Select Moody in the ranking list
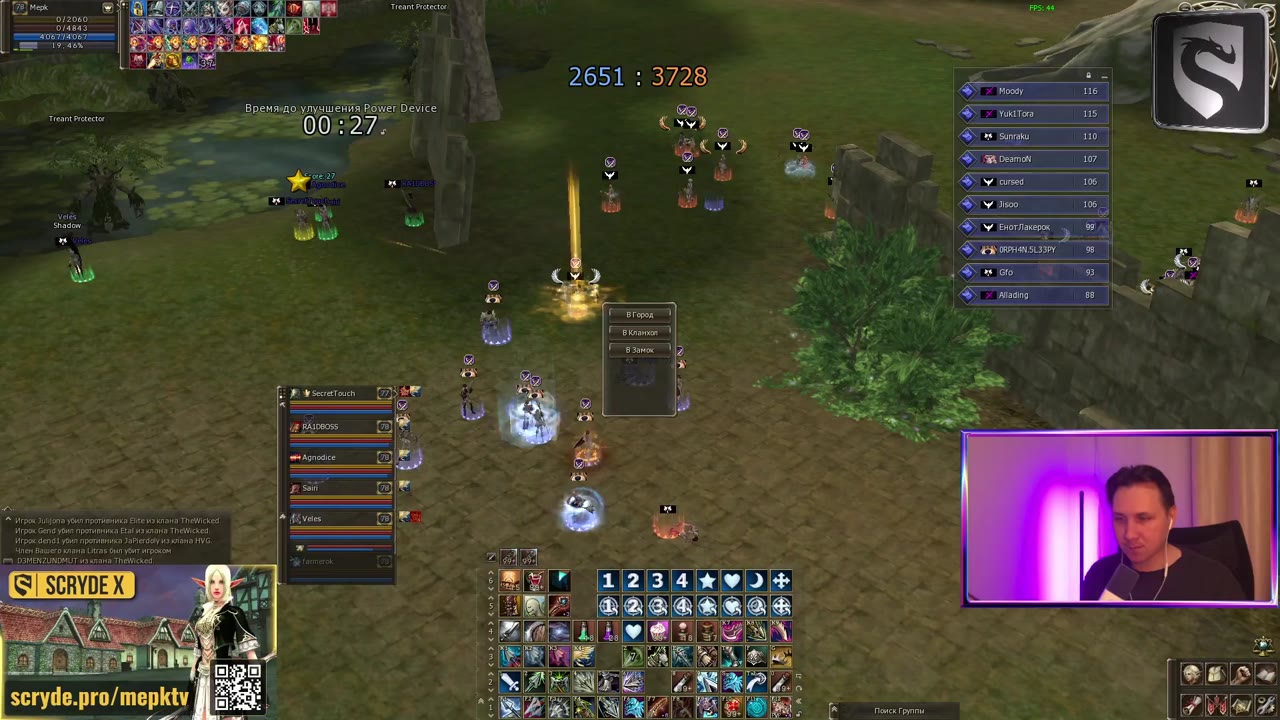This screenshot has height=720, width=1280. [x=1030, y=91]
